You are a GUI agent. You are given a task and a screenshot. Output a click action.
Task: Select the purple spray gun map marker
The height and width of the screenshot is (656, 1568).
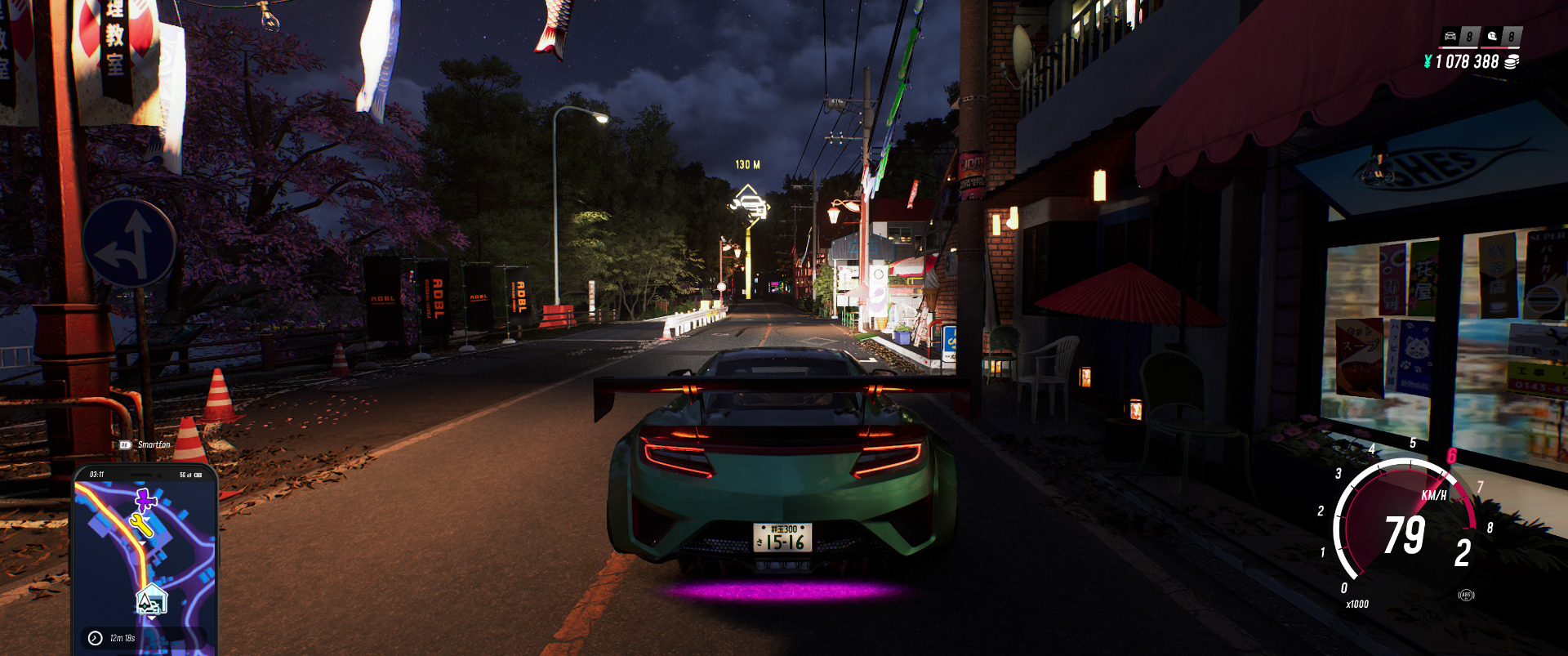click(146, 499)
